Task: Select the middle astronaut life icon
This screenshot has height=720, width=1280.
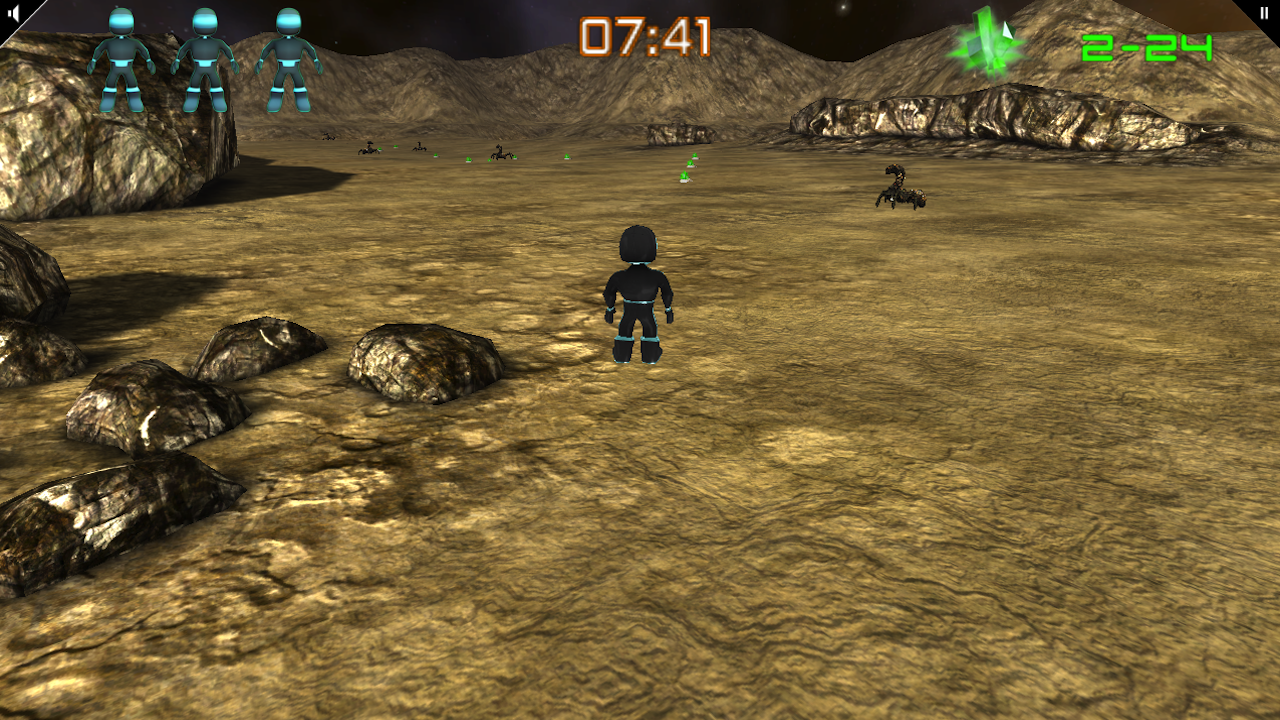Action: click(205, 55)
